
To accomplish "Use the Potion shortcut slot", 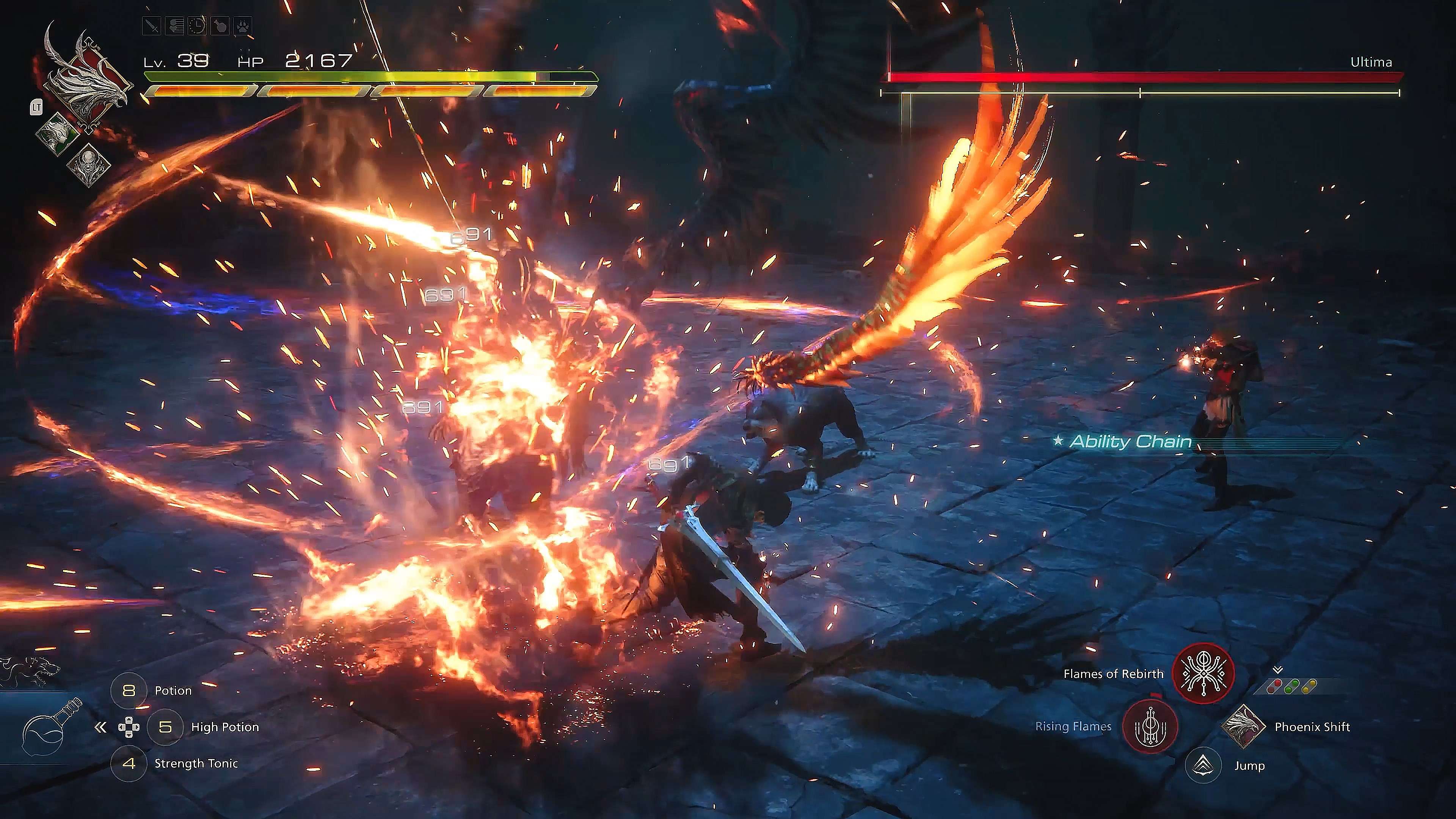I will click(x=129, y=691).
